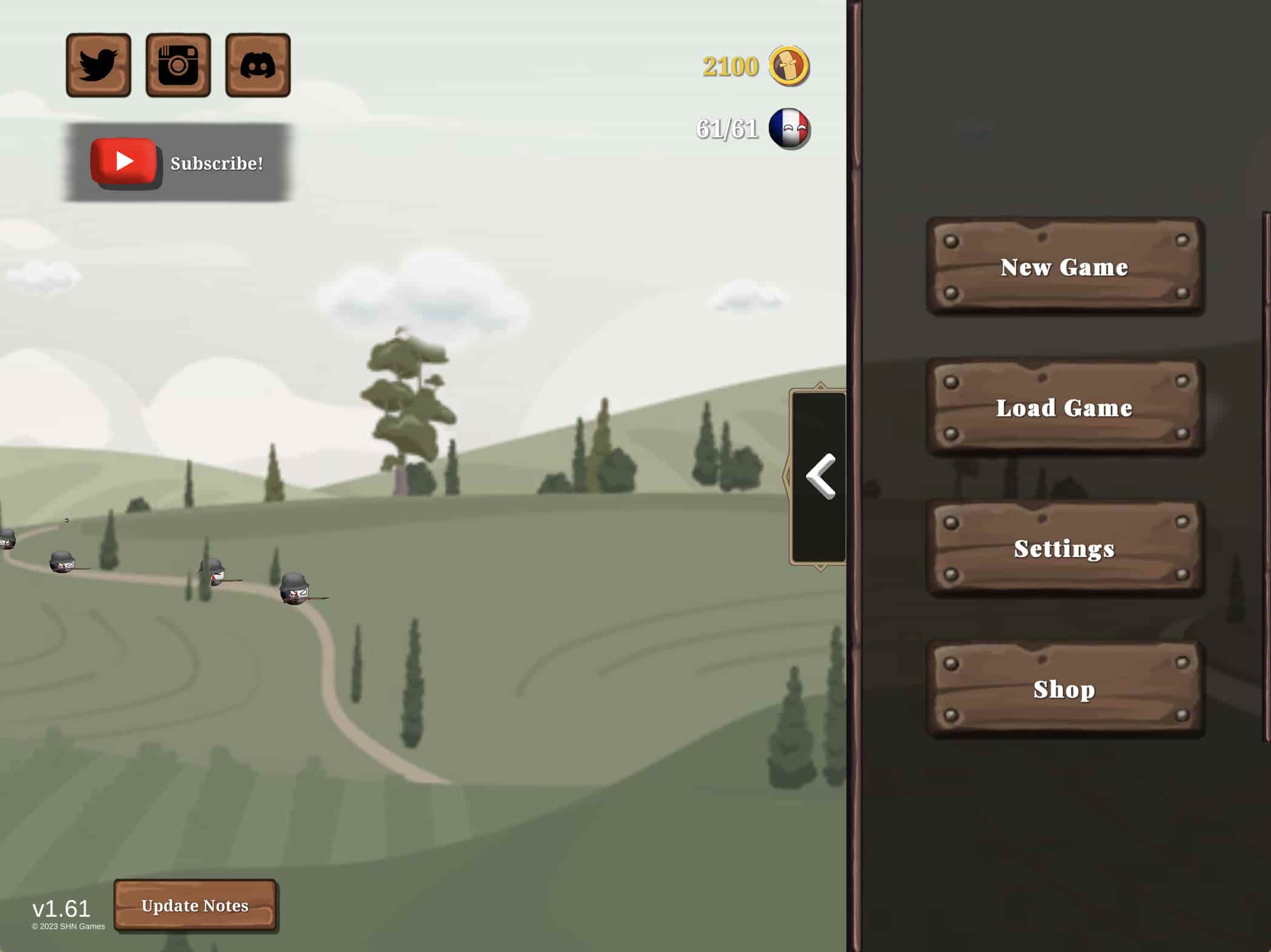Open the Twitter bird link
The height and width of the screenshot is (952, 1271).
pyautogui.click(x=98, y=65)
